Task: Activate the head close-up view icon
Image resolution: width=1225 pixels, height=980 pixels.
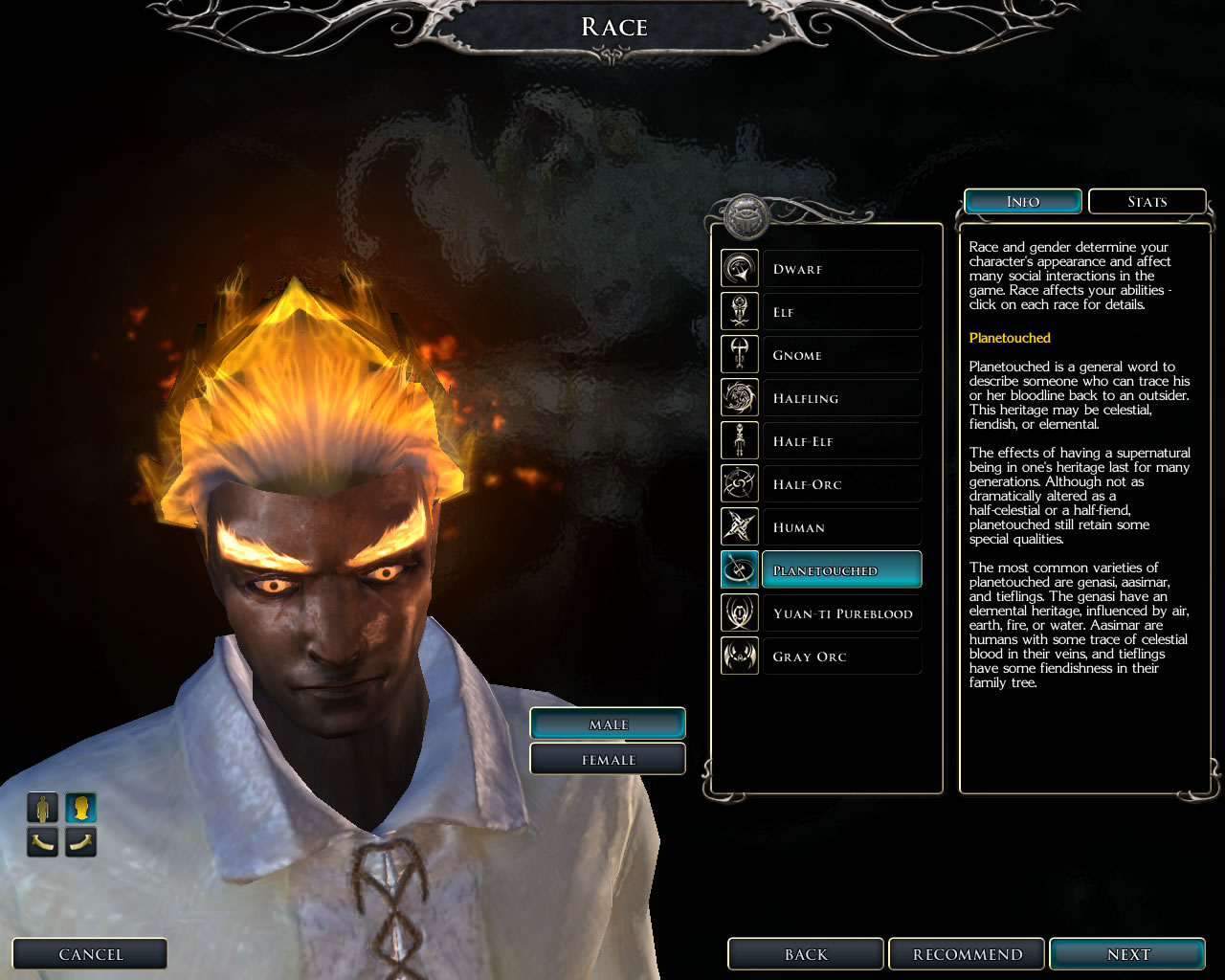Action: 80,809
